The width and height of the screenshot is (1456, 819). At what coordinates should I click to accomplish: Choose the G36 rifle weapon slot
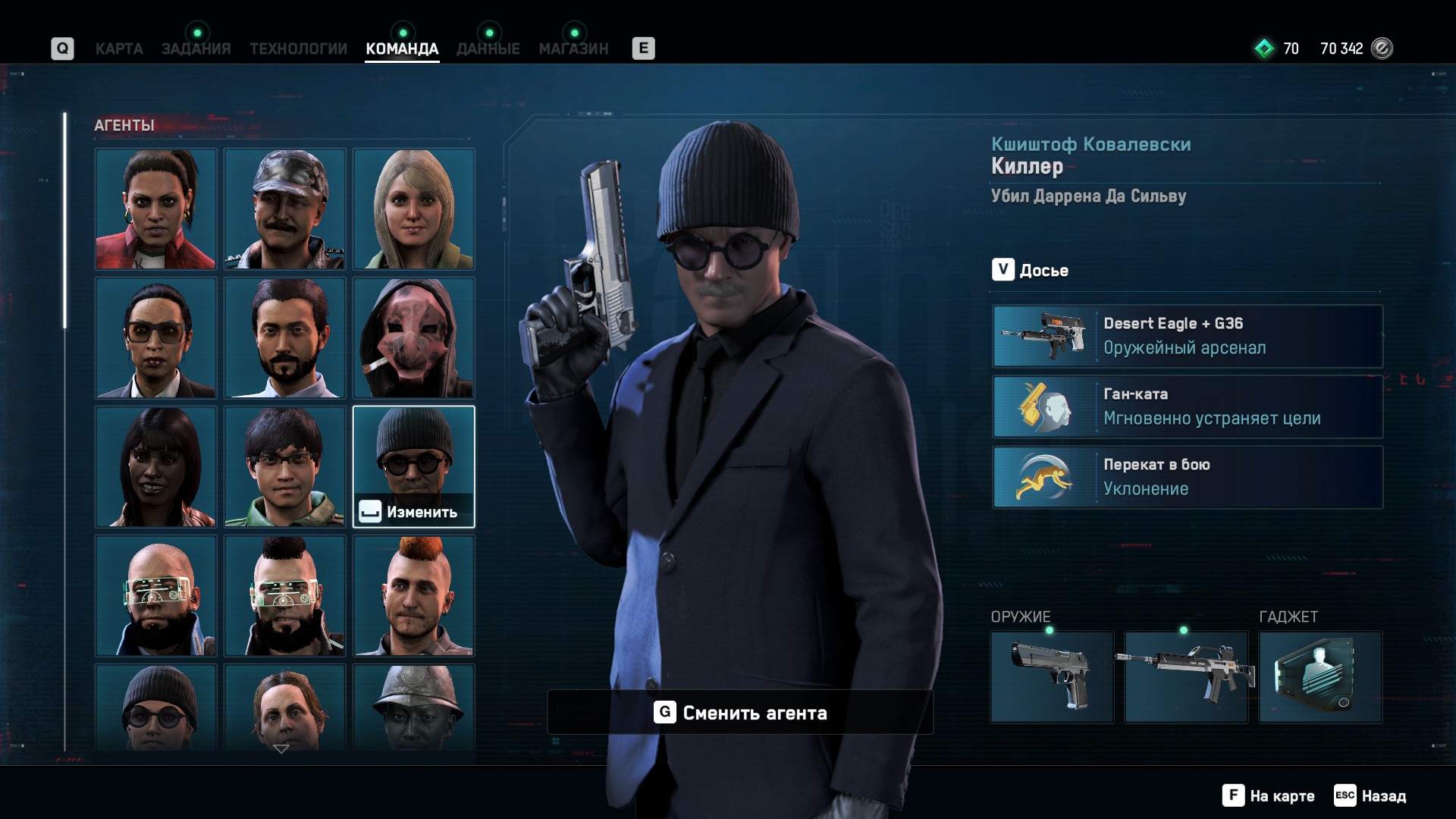(1186, 676)
